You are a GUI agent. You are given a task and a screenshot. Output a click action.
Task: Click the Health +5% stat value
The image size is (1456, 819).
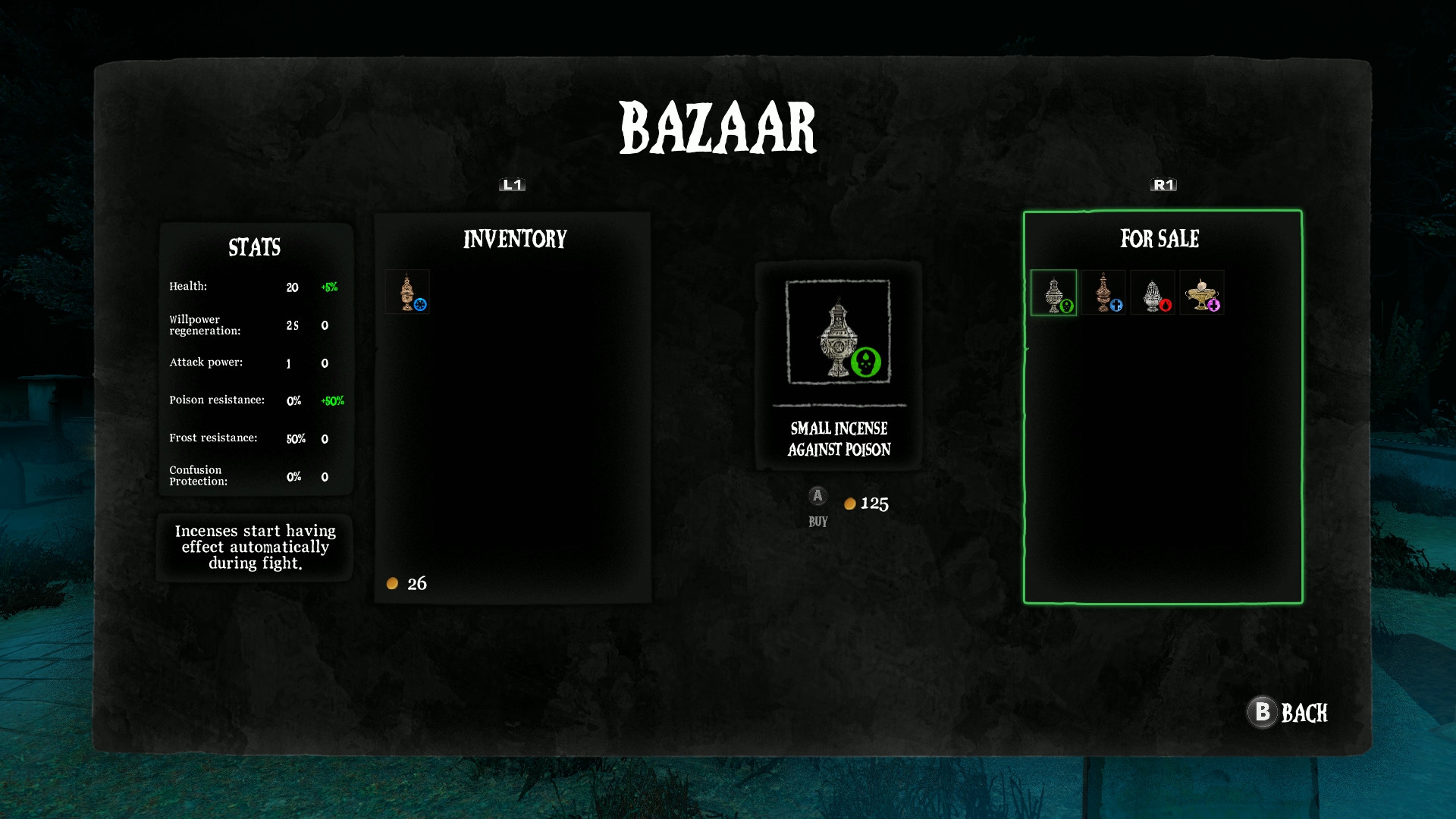(330, 287)
